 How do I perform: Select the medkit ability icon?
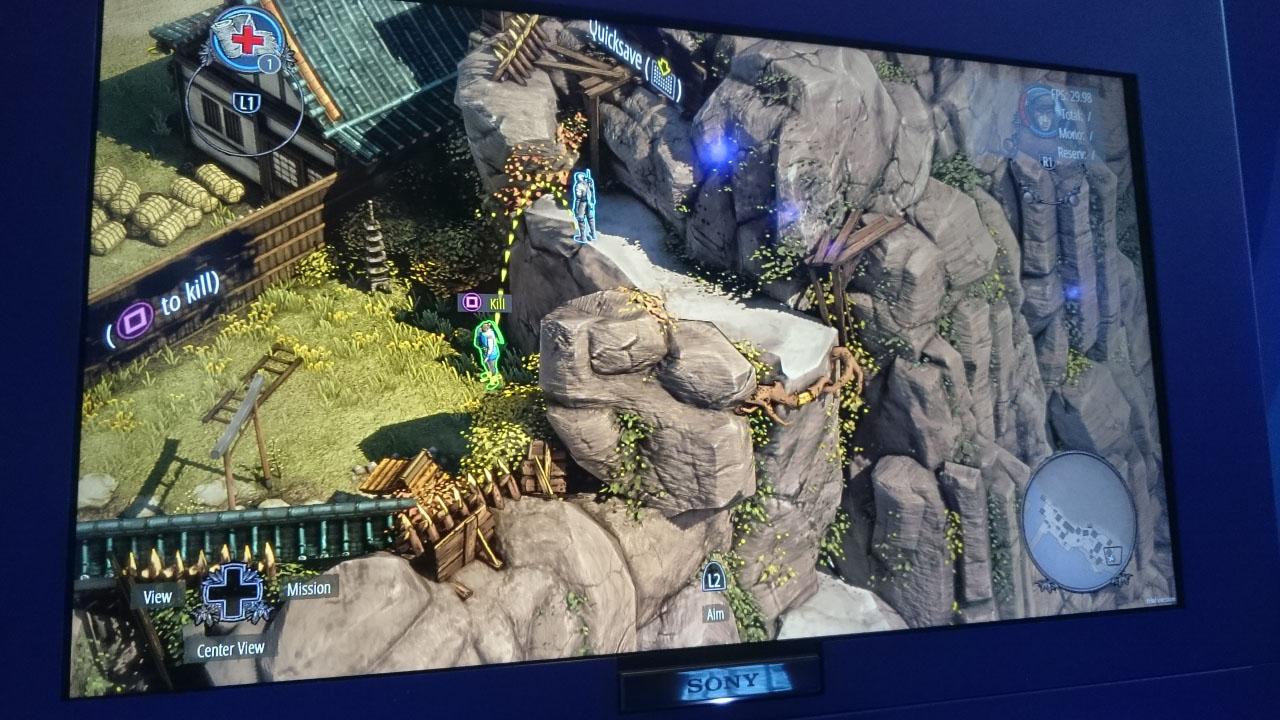pyautogui.click(x=247, y=38)
